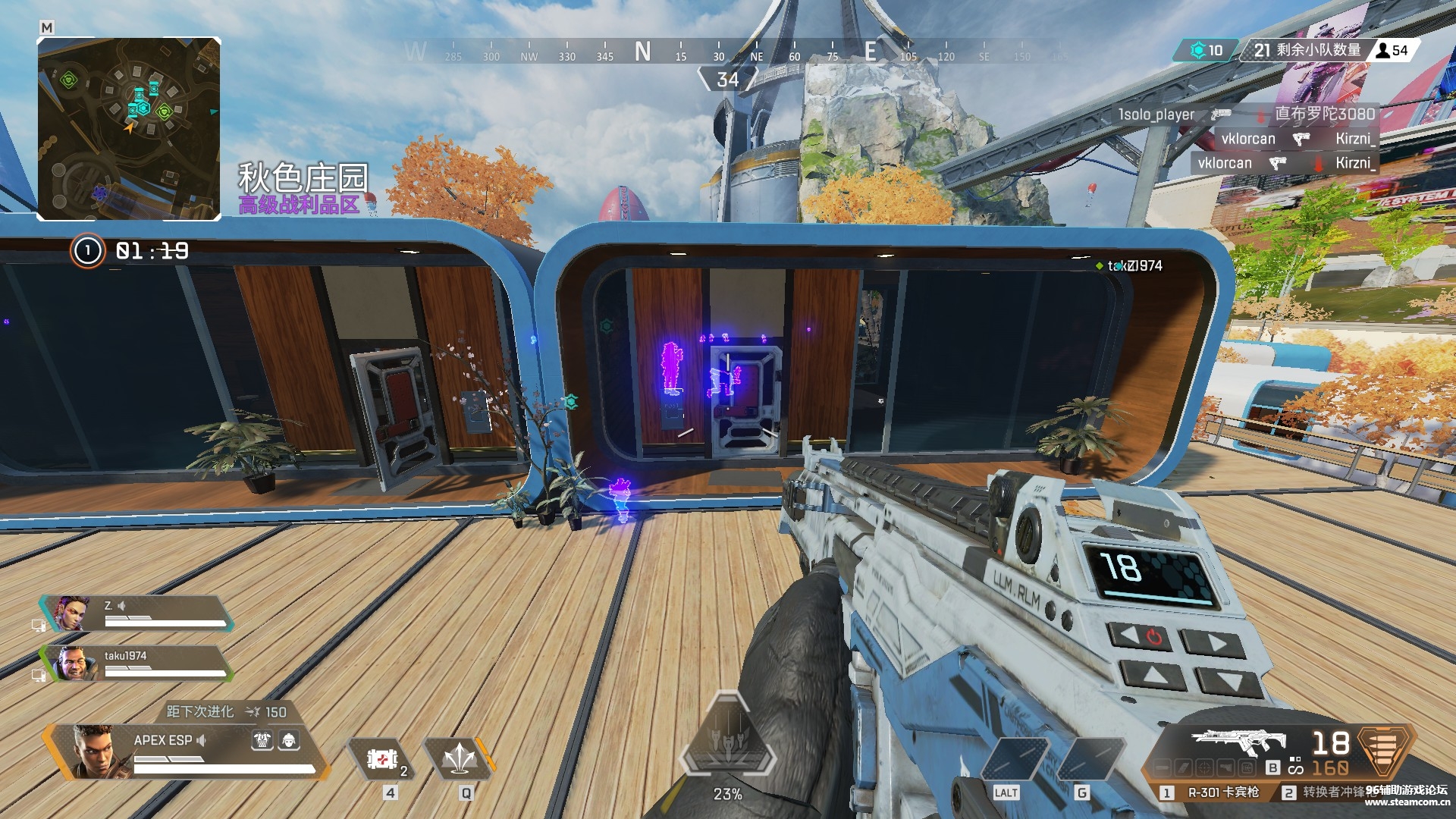Image resolution: width=1456 pixels, height=819 pixels.
Task: Activate Bangalore's smoke launcher tactical ability
Action: (x=460, y=758)
